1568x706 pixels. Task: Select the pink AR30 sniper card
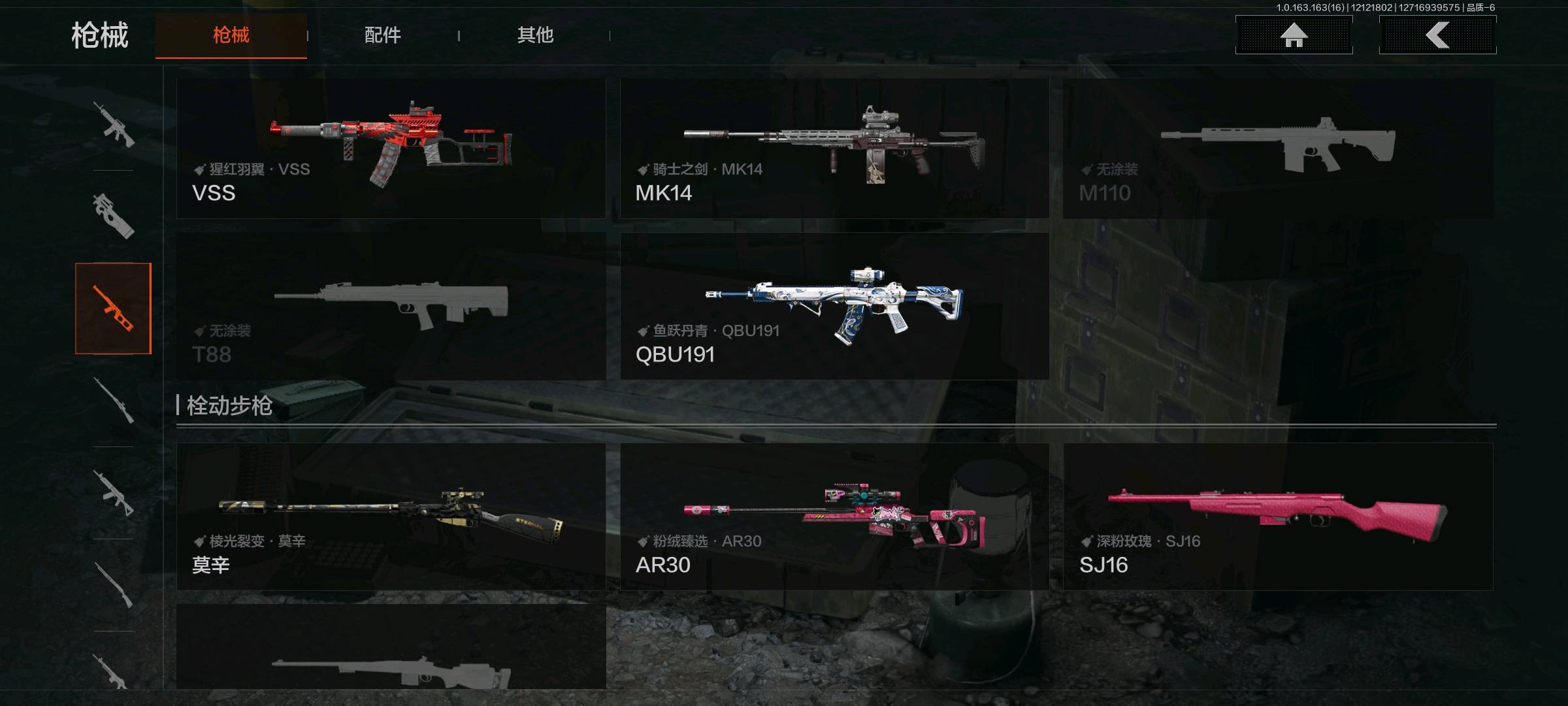[834, 516]
